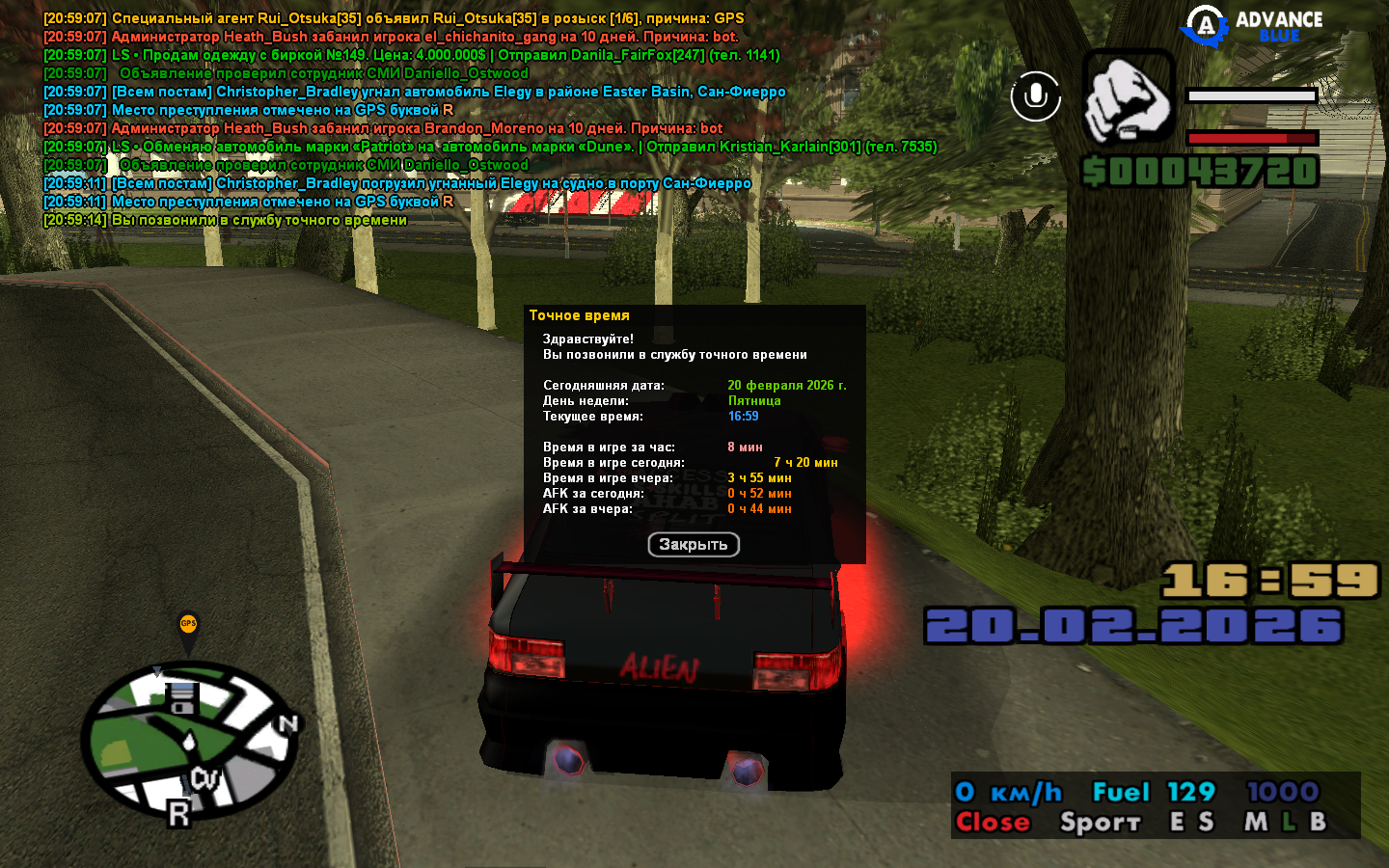Close the Точное время dialog with Закрыть
The image size is (1389, 868).
pyautogui.click(x=694, y=545)
